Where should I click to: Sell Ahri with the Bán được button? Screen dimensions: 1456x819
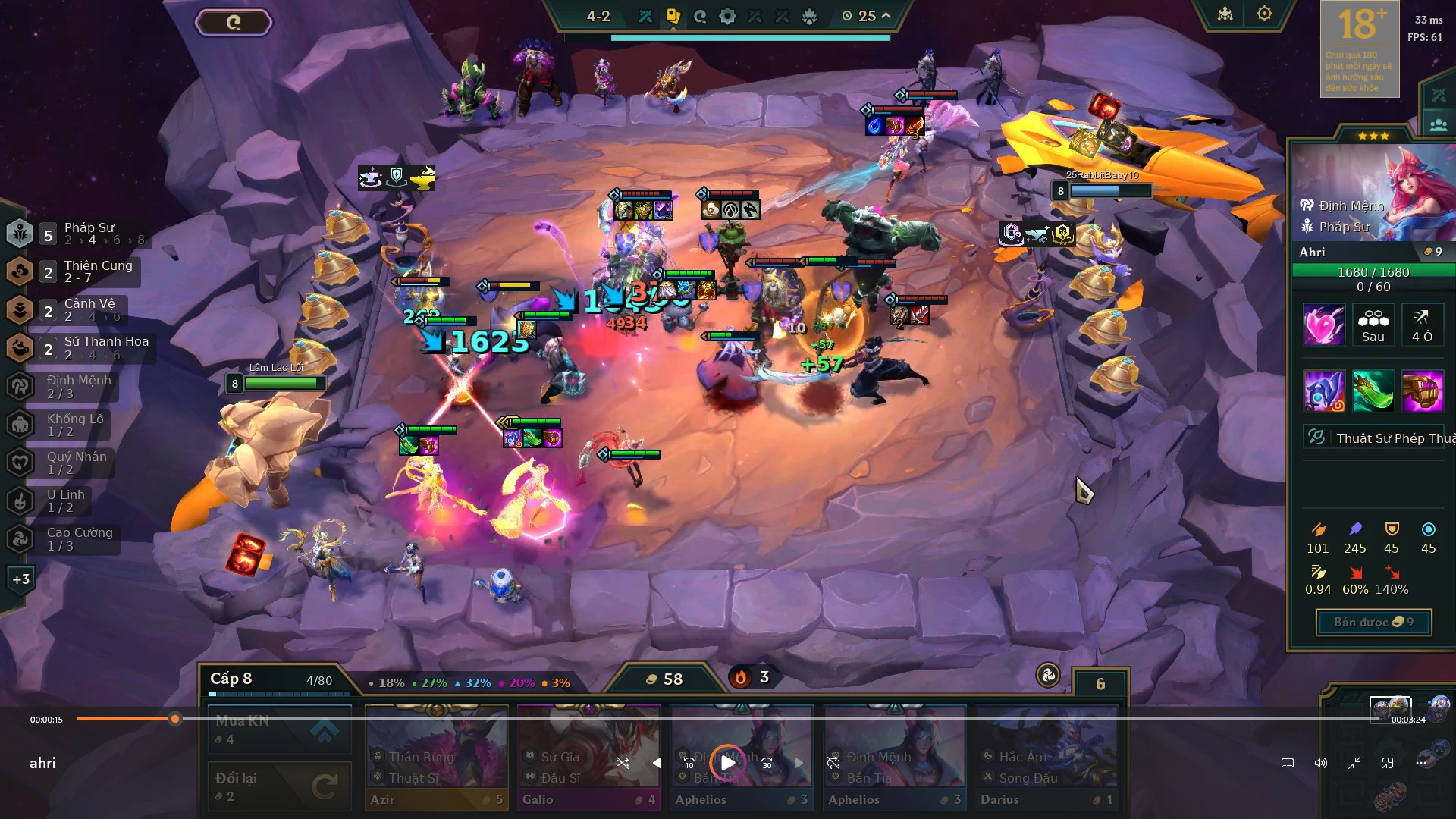(1373, 623)
